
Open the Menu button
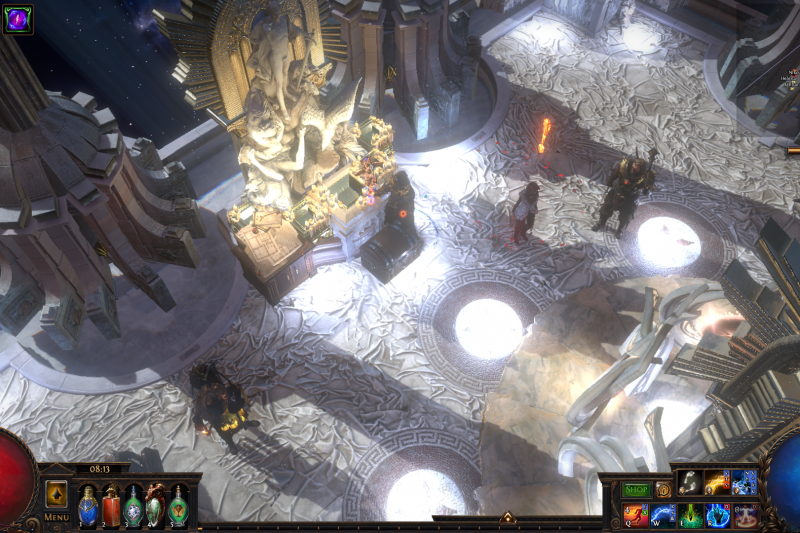point(57,517)
